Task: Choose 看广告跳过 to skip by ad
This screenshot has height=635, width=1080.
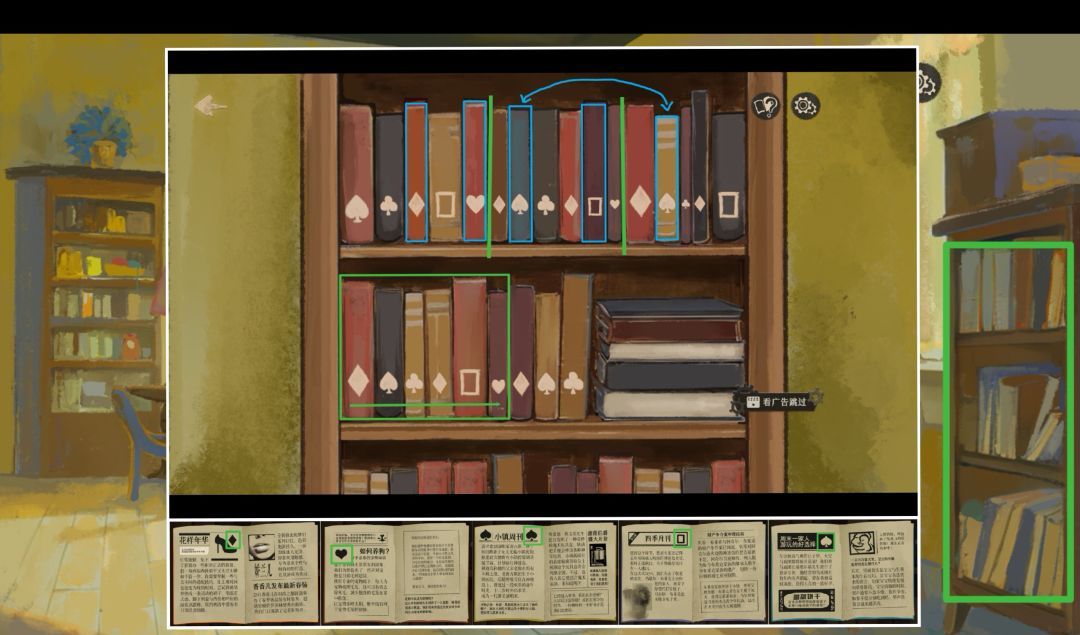Action: pyautogui.click(x=782, y=402)
